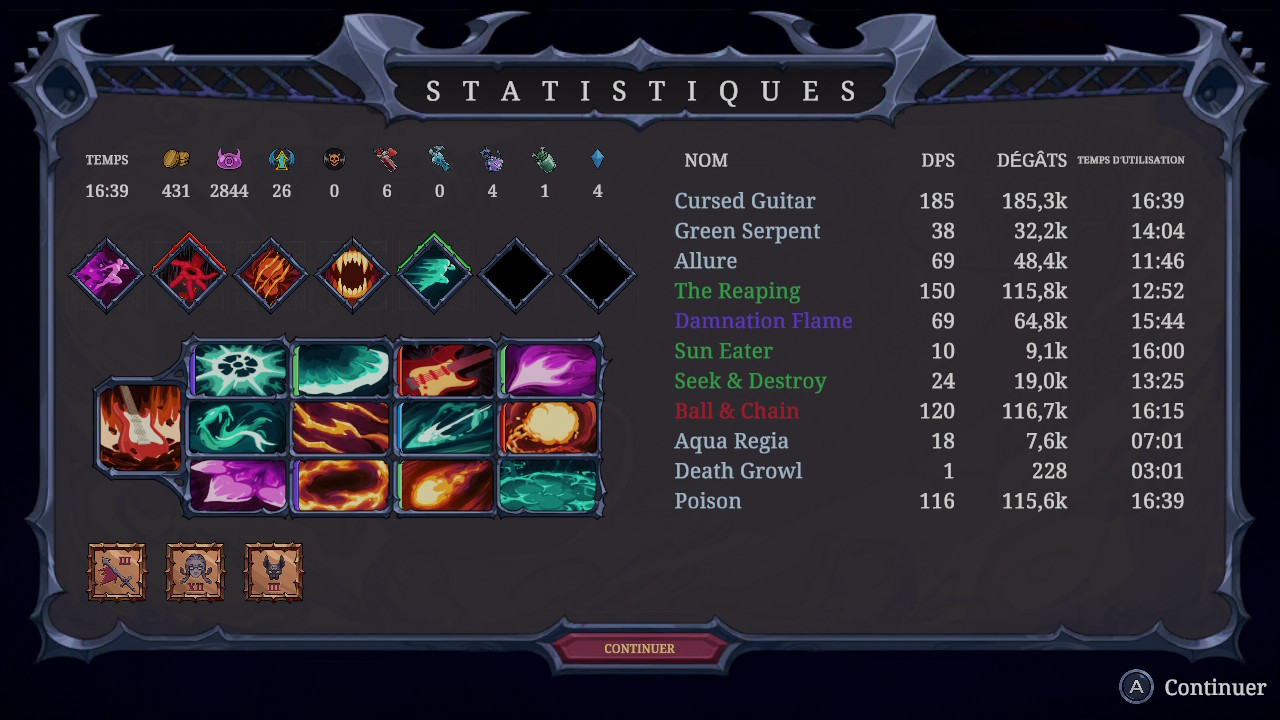Select the purple running figure trait icon
The image size is (1280, 720).
[x=106, y=275]
